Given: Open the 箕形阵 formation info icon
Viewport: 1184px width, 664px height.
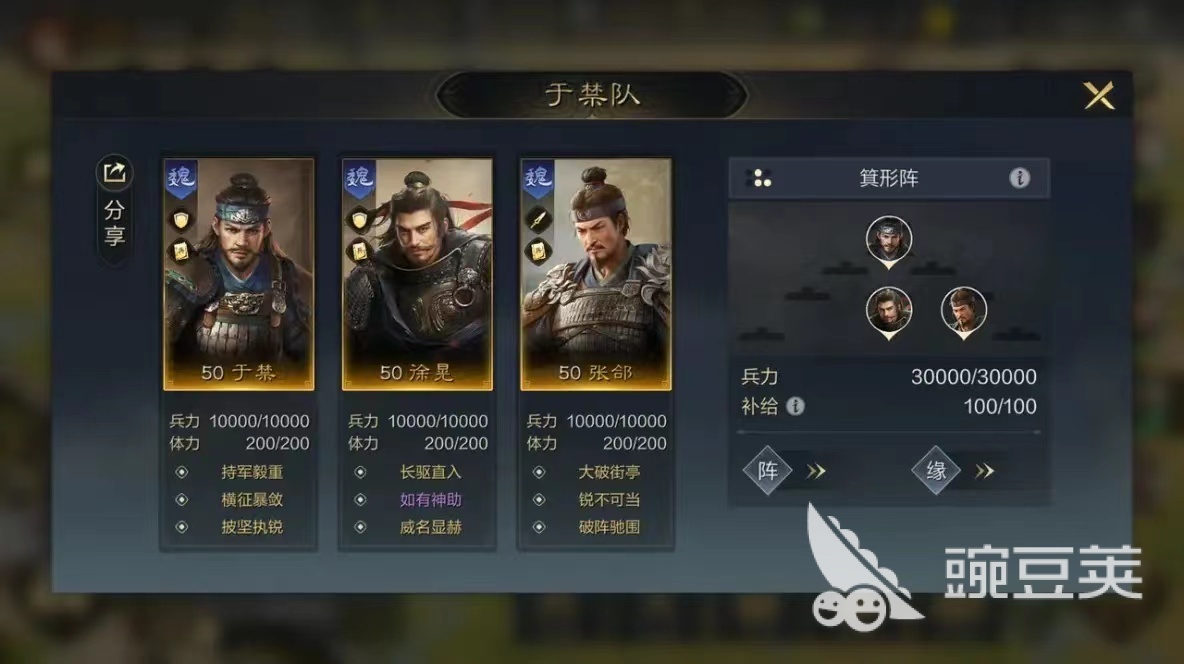Looking at the screenshot, I should (1019, 178).
